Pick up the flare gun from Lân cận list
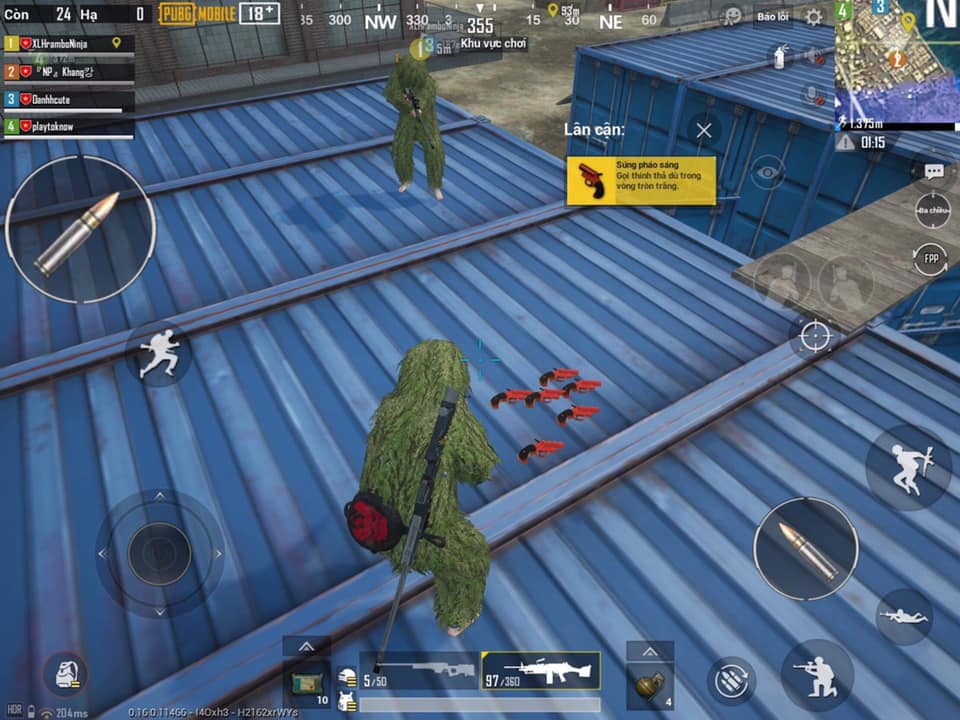The image size is (960, 720). point(641,181)
